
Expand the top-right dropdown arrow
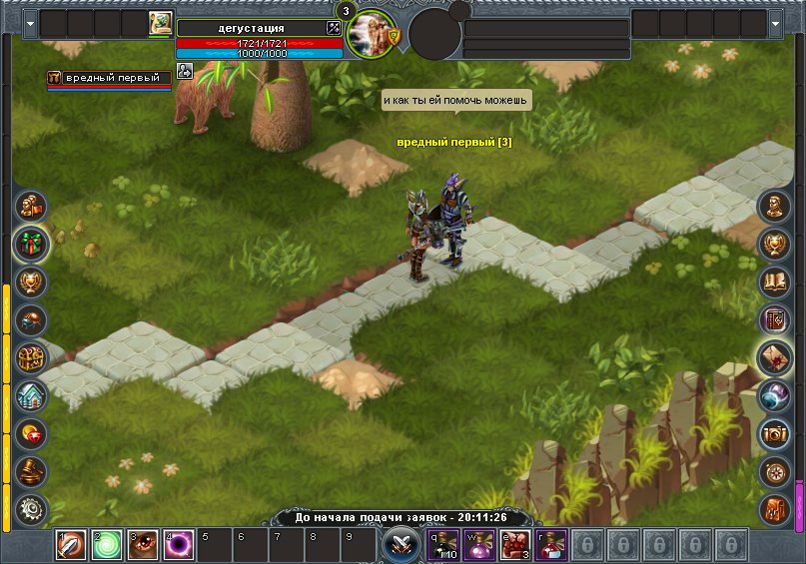coord(776,22)
